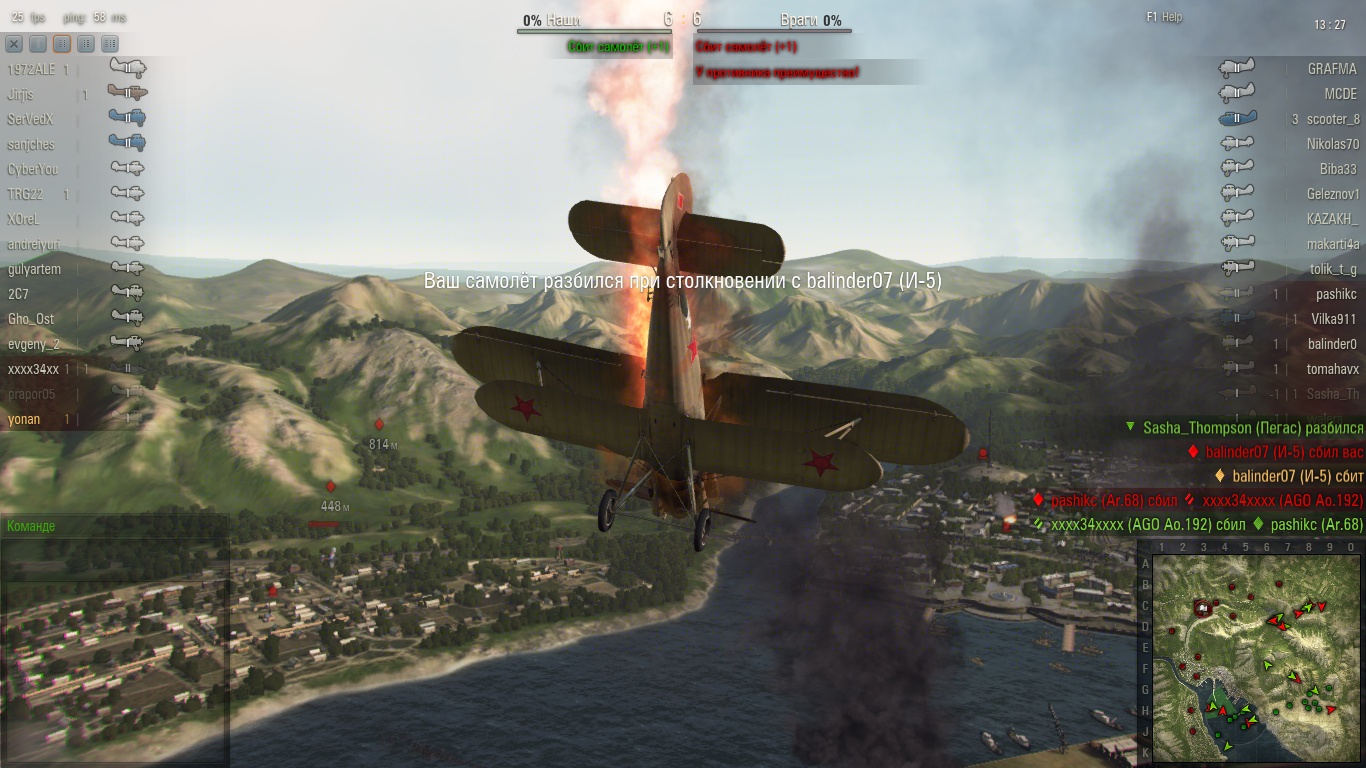The width and height of the screenshot is (1366, 768).
Task: Select ally SerVedX from the roster
Action: pos(30,120)
